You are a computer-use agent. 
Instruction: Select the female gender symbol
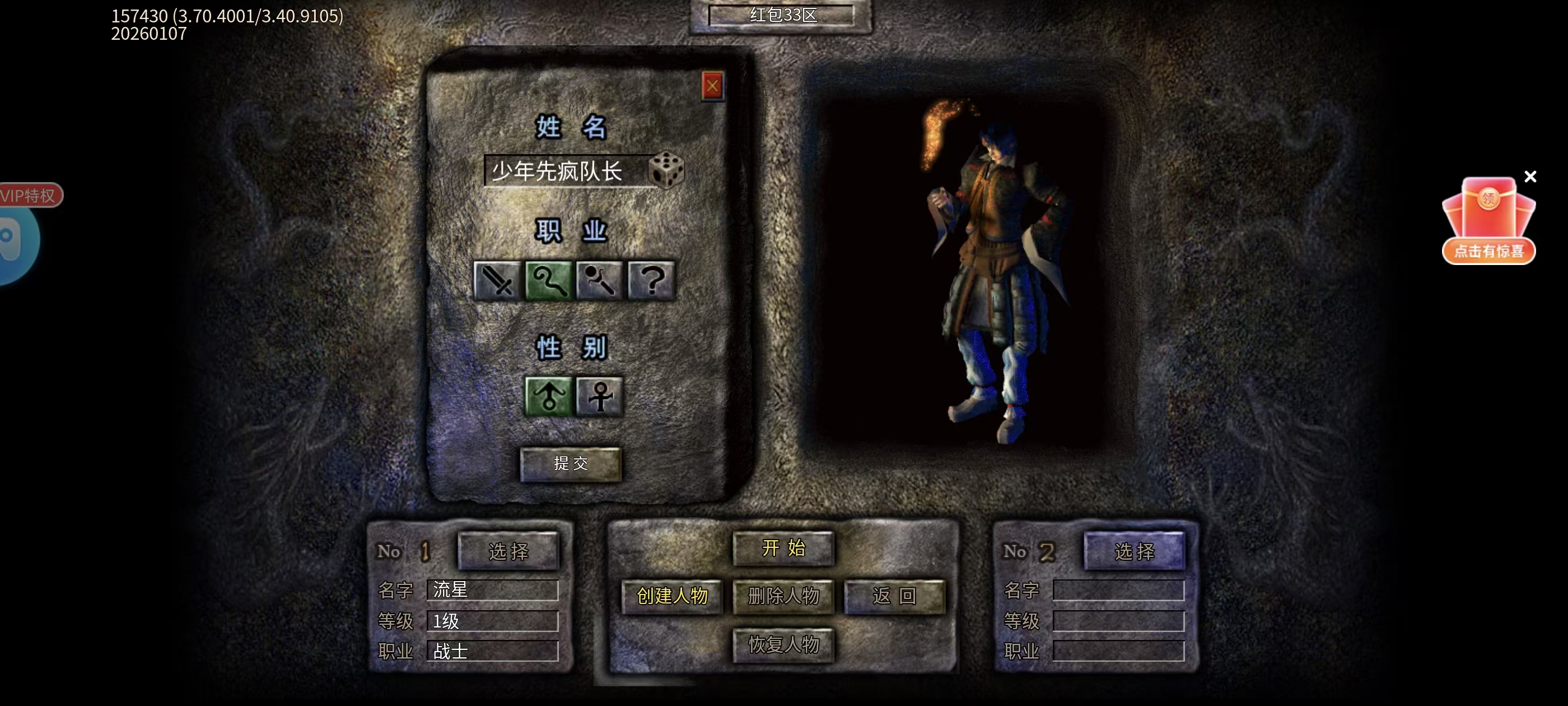click(600, 397)
